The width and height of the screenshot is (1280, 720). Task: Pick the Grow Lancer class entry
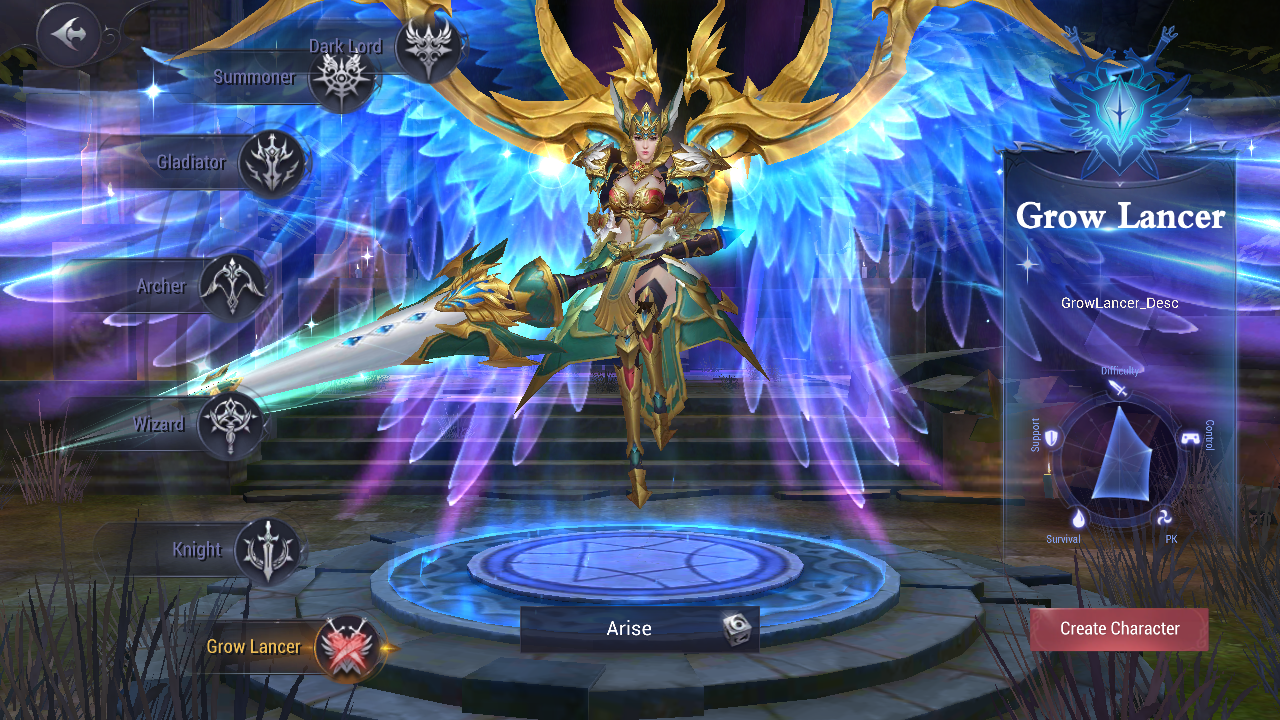[x=253, y=646]
